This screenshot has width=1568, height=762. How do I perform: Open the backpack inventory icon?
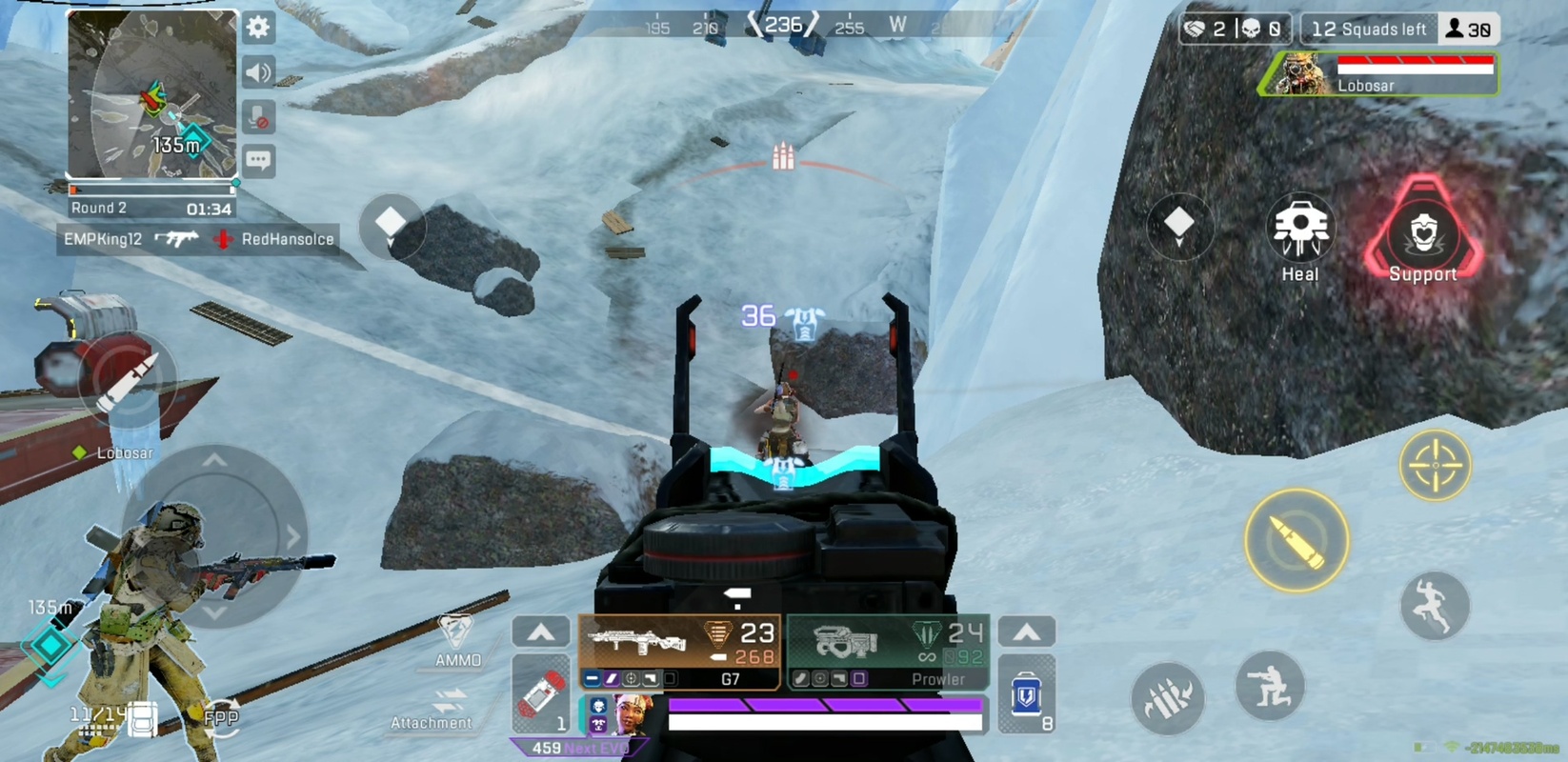142,719
